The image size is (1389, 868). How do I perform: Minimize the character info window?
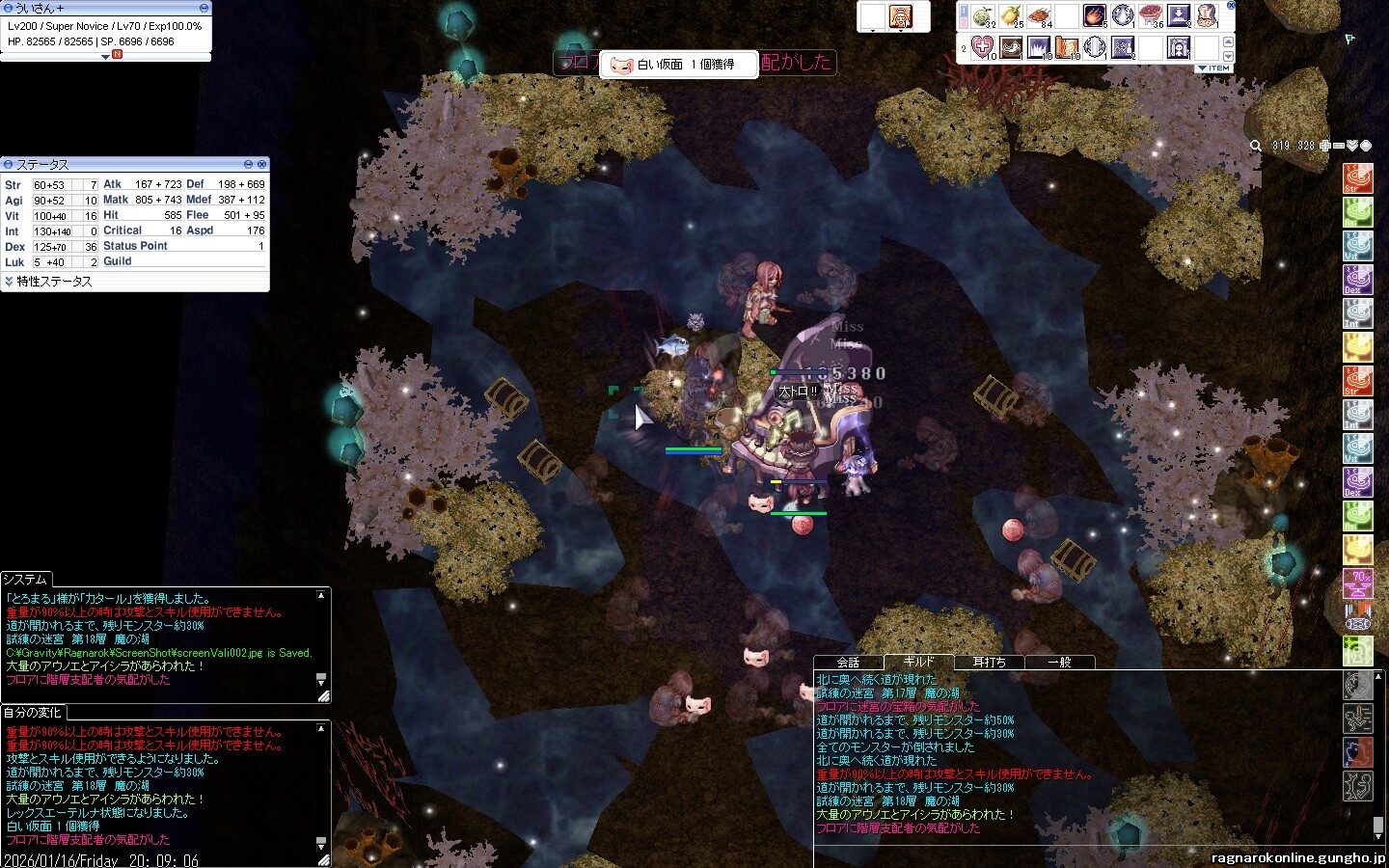(x=203, y=8)
